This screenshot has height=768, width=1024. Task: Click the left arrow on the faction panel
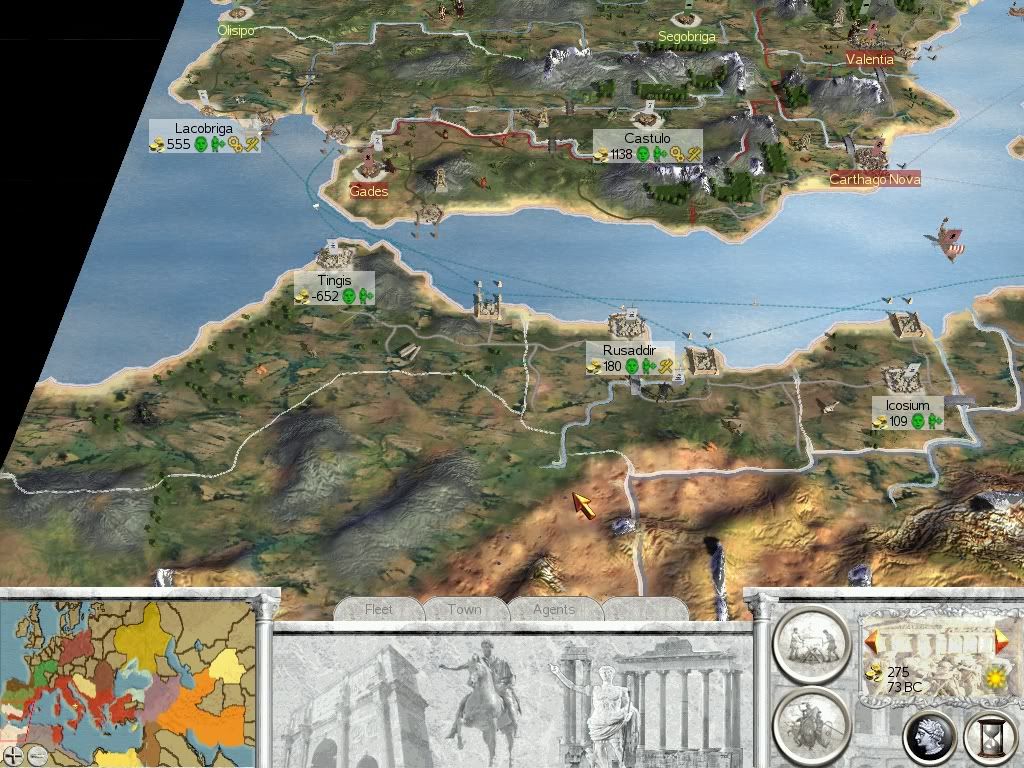(x=872, y=638)
